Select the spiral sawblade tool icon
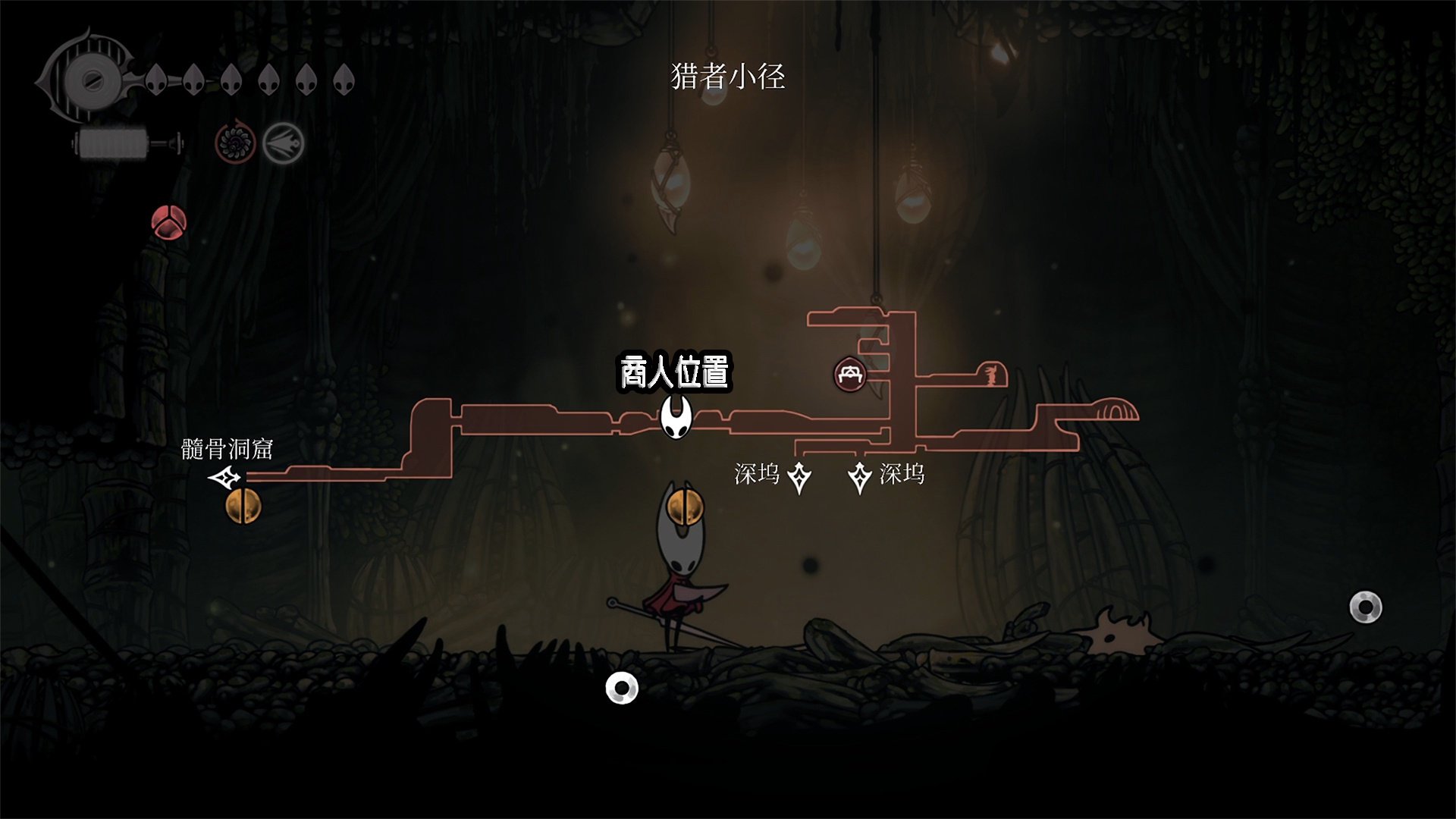Image resolution: width=1456 pixels, height=819 pixels. click(x=234, y=143)
